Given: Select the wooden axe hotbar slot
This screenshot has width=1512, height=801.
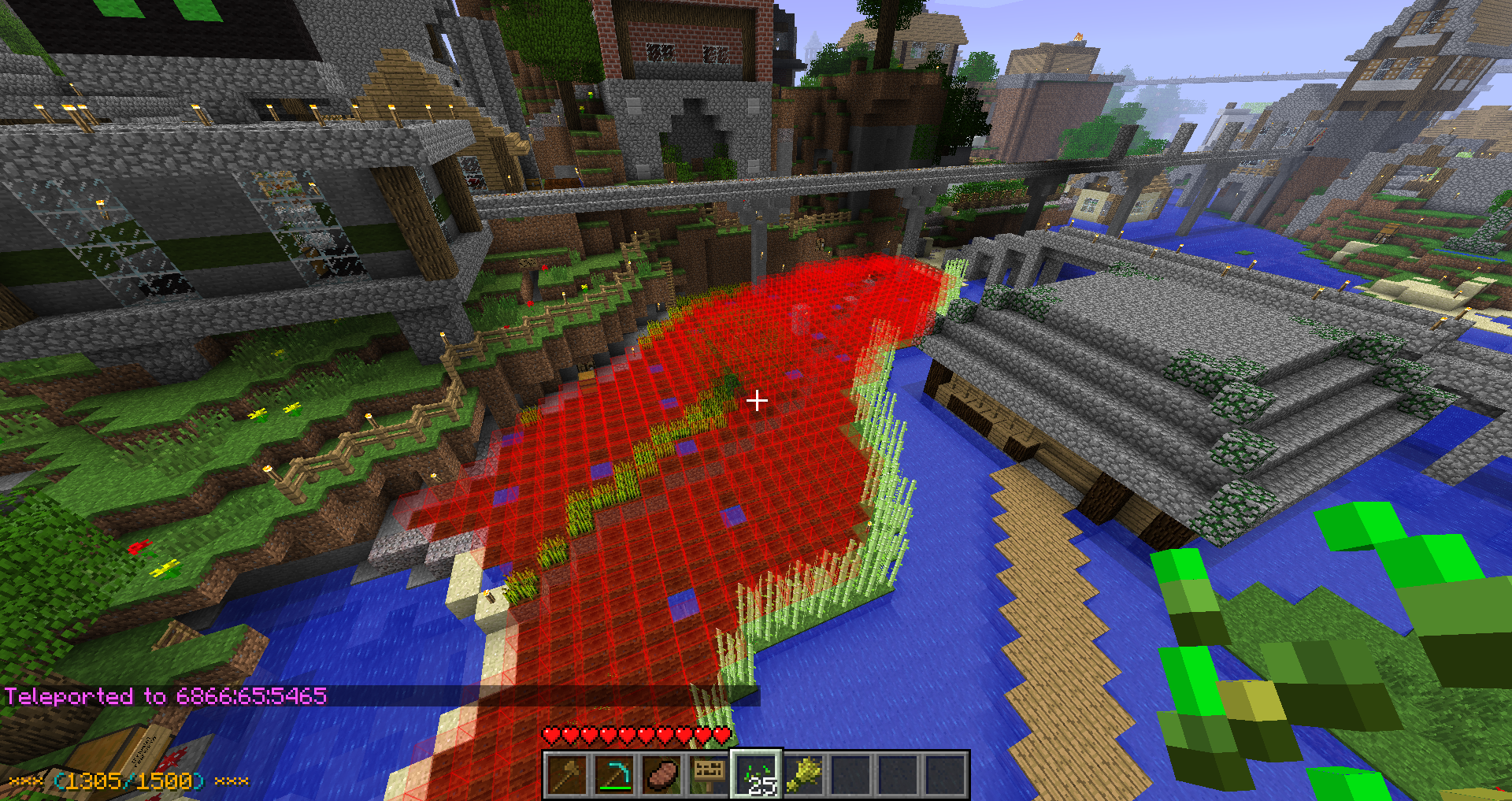Looking at the screenshot, I should pyautogui.click(x=568, y=775).
